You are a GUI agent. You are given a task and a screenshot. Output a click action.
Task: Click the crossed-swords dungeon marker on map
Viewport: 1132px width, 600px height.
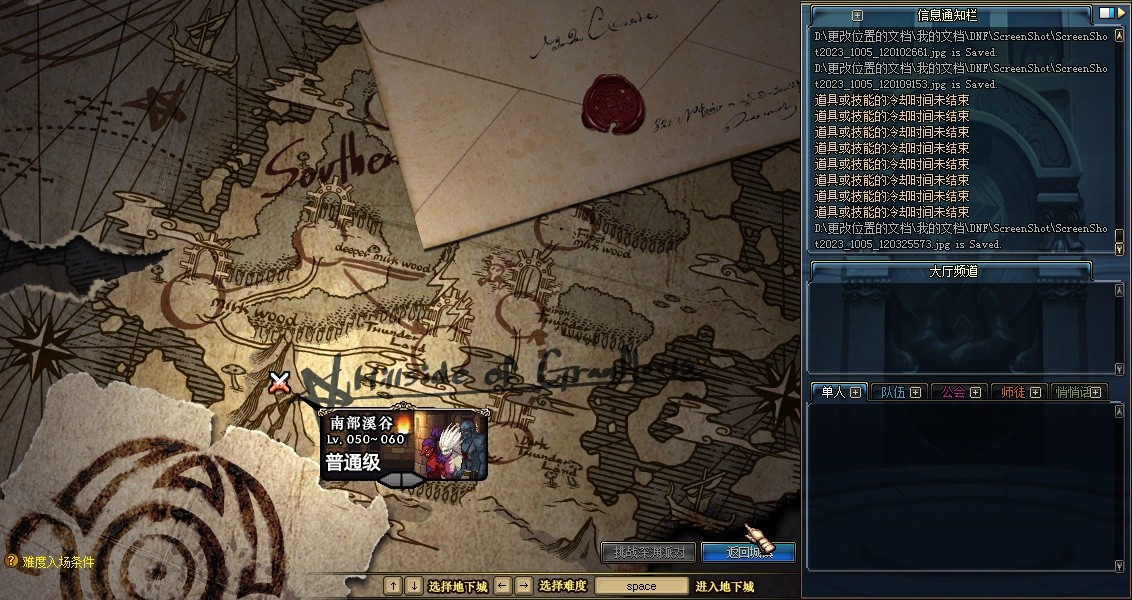(279, 381)
